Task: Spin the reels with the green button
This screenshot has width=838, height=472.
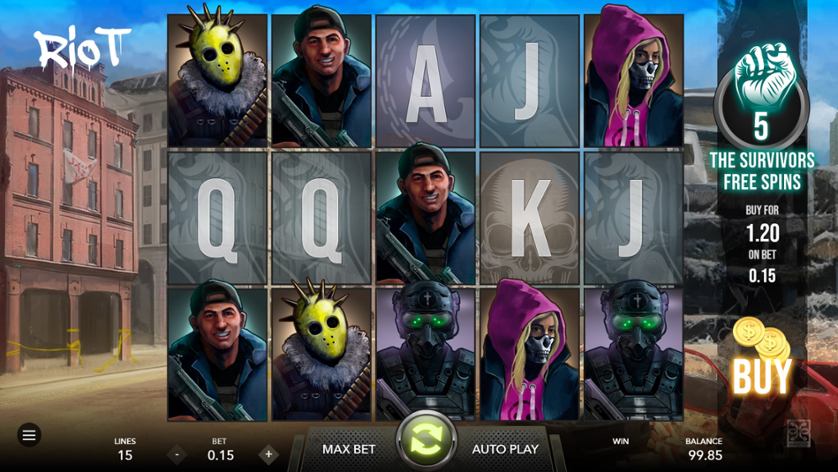Action: tap(426, 441)
